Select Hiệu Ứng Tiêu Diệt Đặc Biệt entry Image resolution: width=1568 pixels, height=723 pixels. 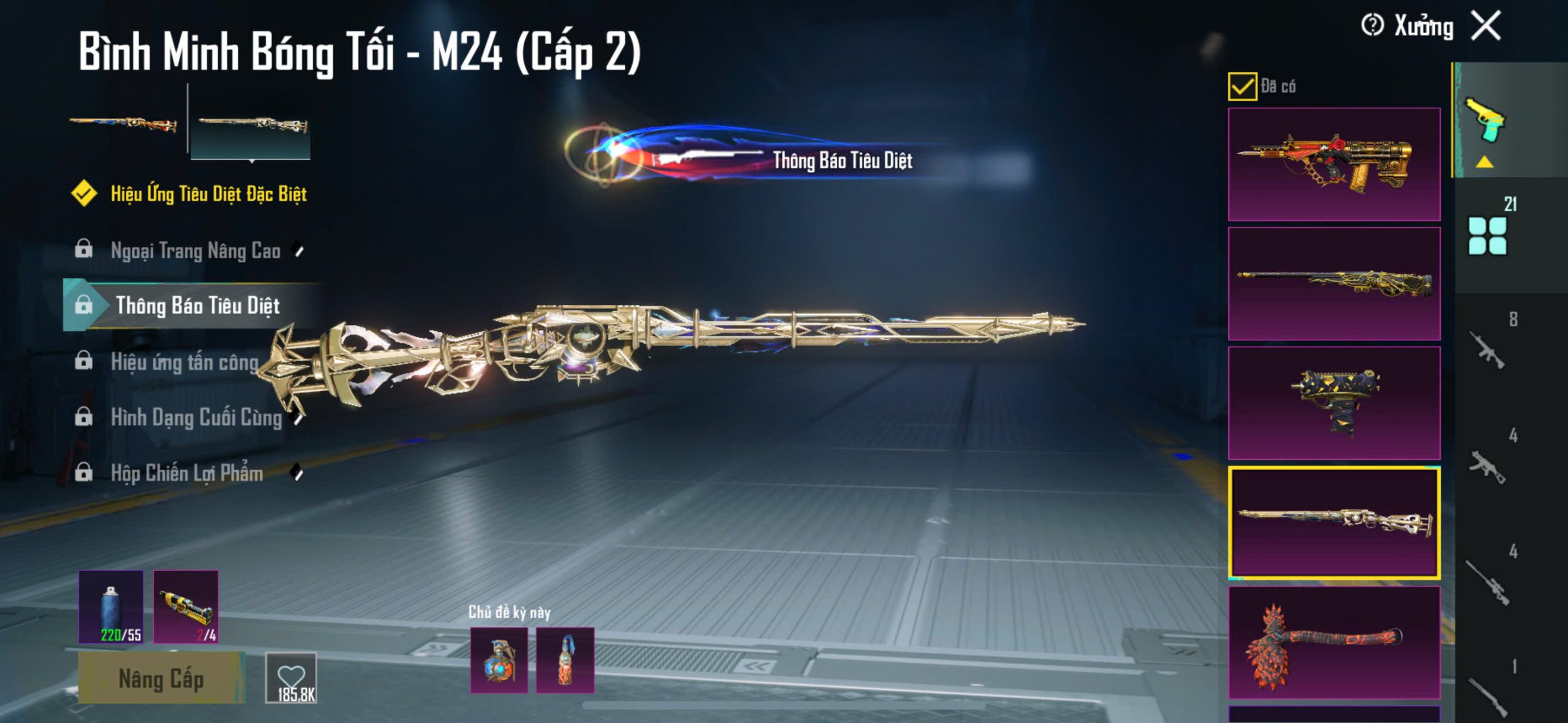(208, 194)
